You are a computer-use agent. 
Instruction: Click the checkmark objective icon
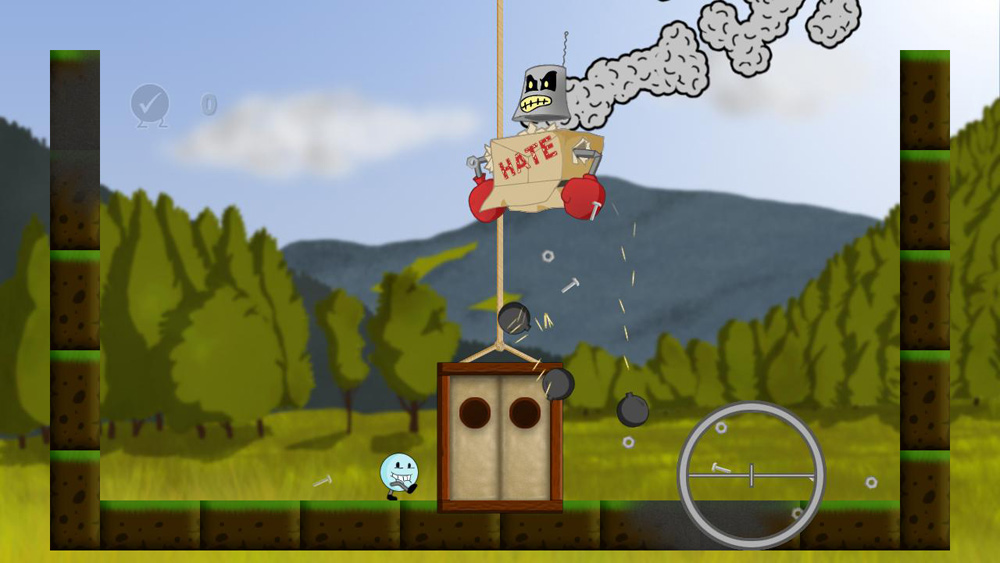150,104
